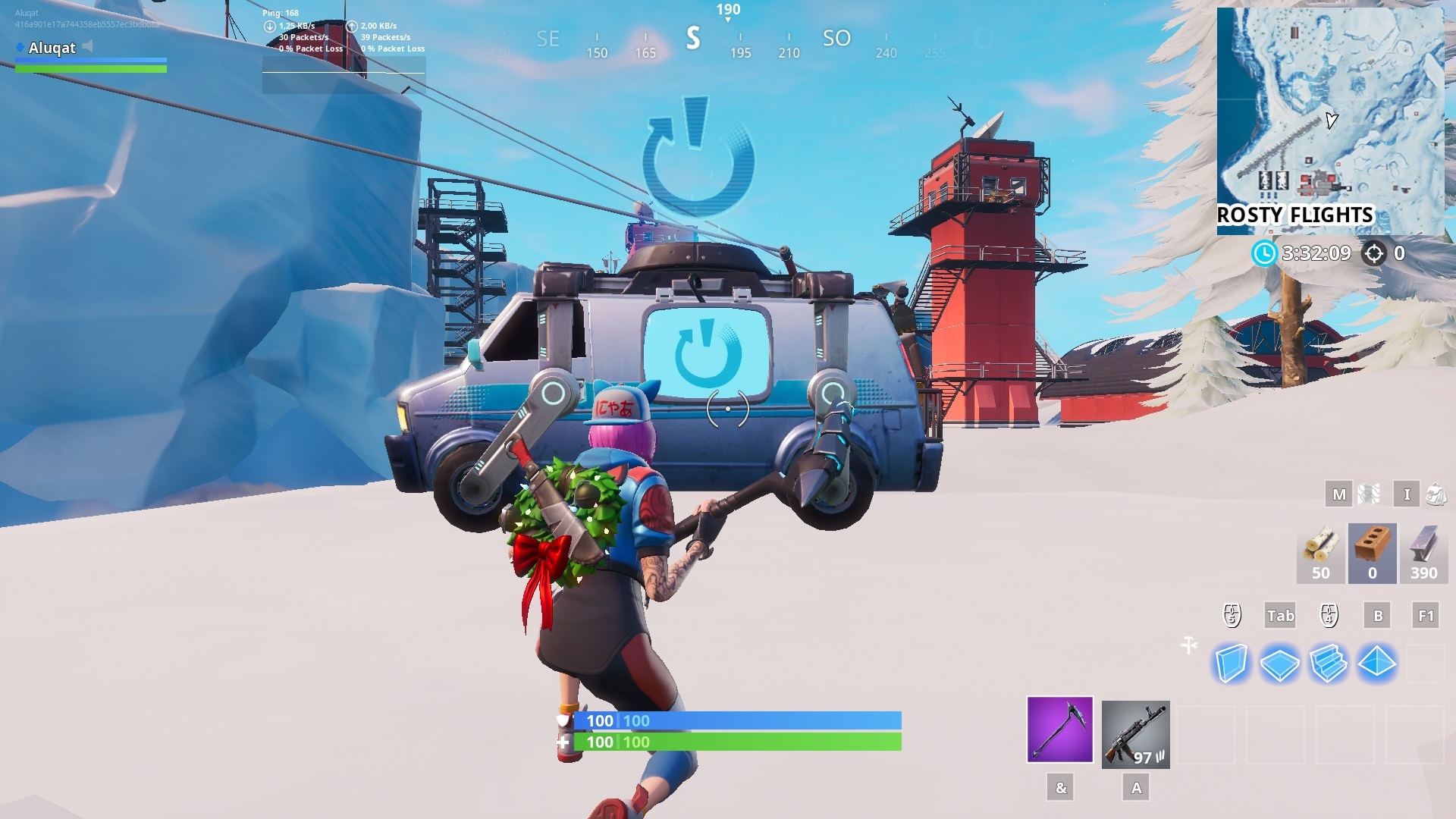Select the wood material resource
The image size is (1456, 819).
tap(1319, 553)
